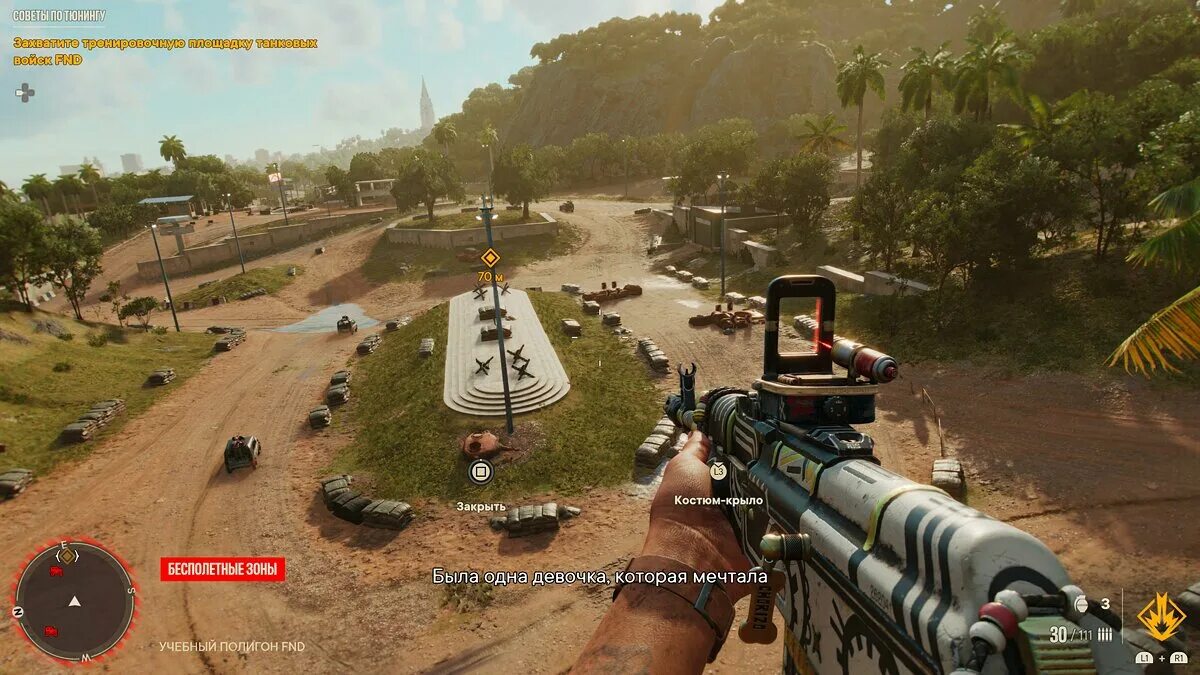Select the grenade throwable icon
Viewport: 1200px width, 675px height.
click(x=1080, y=604)
